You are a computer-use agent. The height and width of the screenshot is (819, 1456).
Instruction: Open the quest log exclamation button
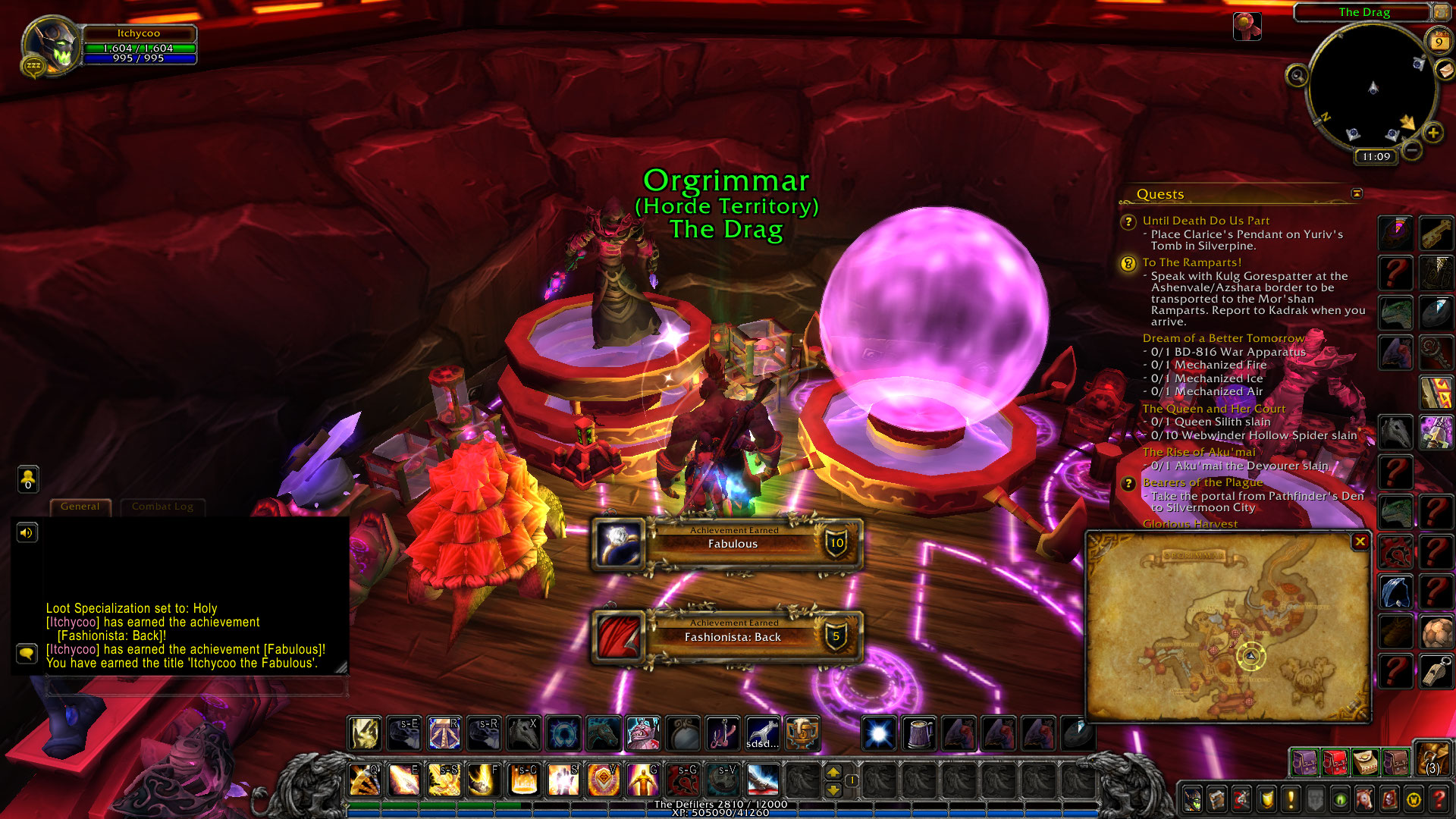point(1291,799)
